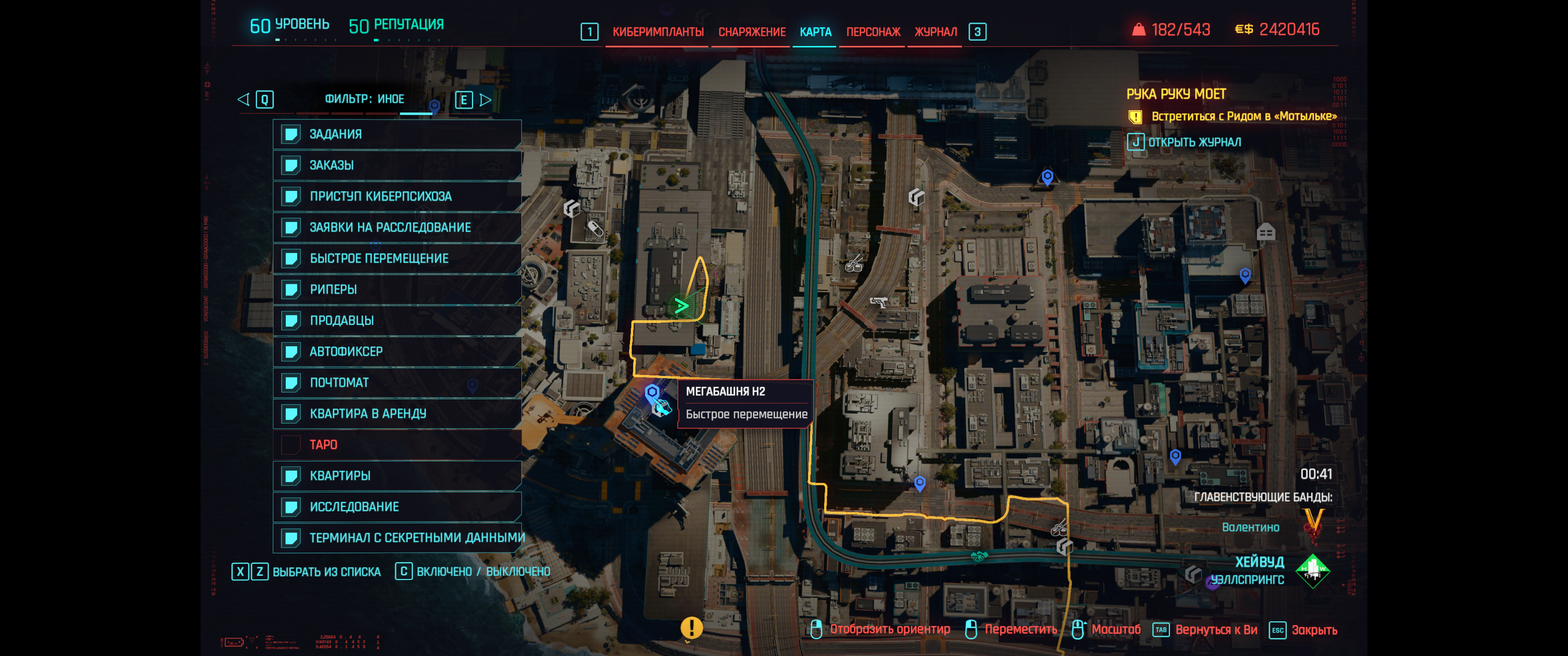Image resolution: width=1568 pixels, height=656 pixels.
Task: Toggle the Продавцы filter
Action: pos(397,321)
